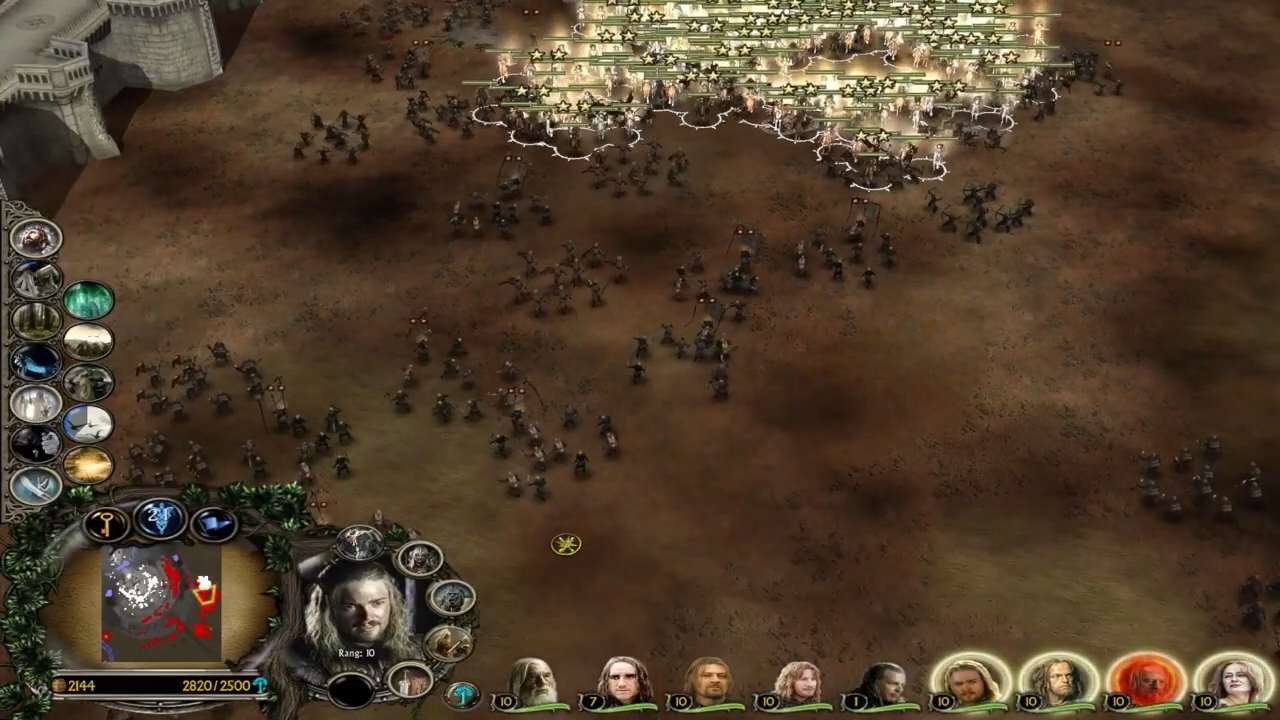Activate the pale crossed blades power icon
This screenshot has height=720, width=1280.
tap(36, 485)
